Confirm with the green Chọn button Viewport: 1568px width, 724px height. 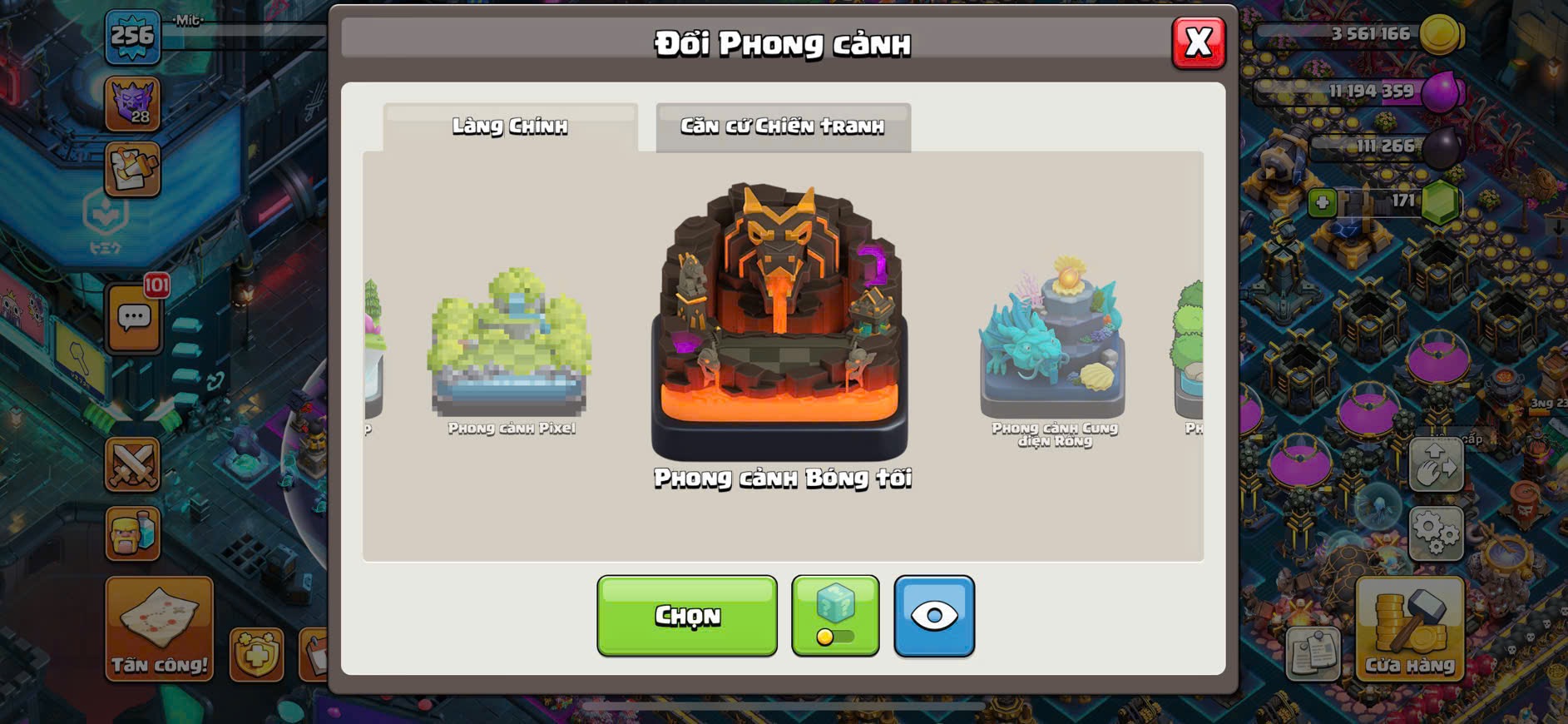click(687, 616)
